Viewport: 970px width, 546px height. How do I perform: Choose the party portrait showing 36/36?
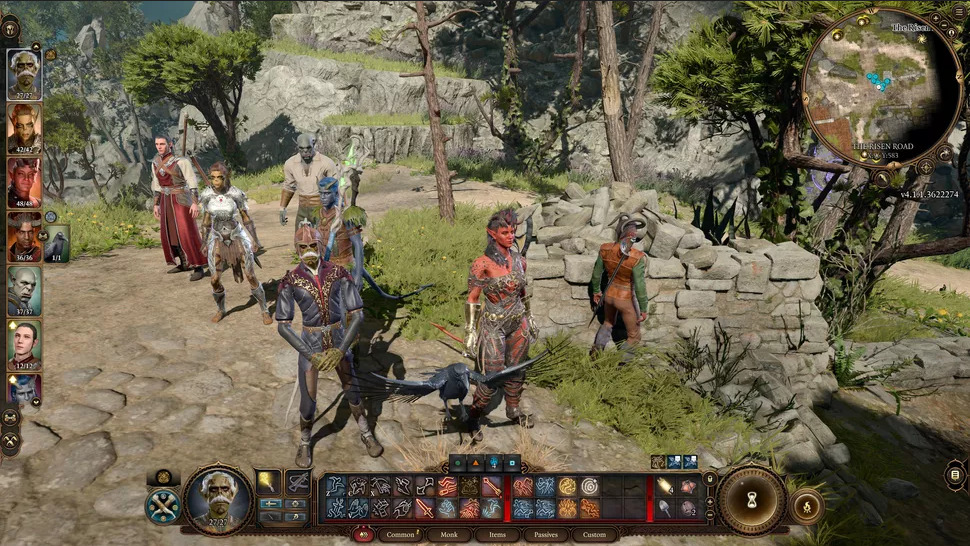click(25, 234)
